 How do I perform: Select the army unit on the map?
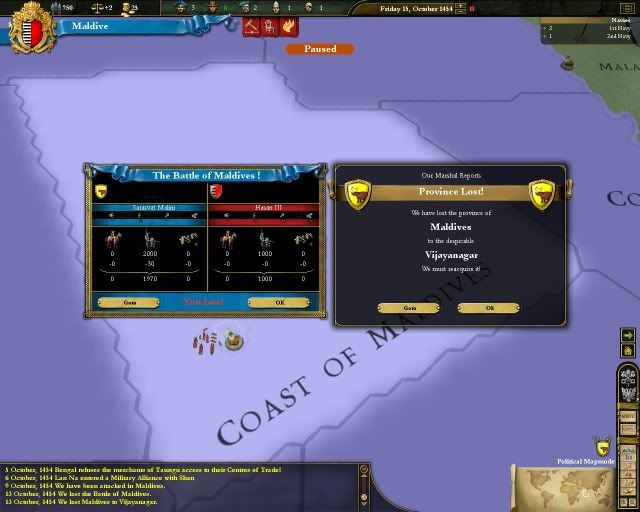click(x=209, y=342)
